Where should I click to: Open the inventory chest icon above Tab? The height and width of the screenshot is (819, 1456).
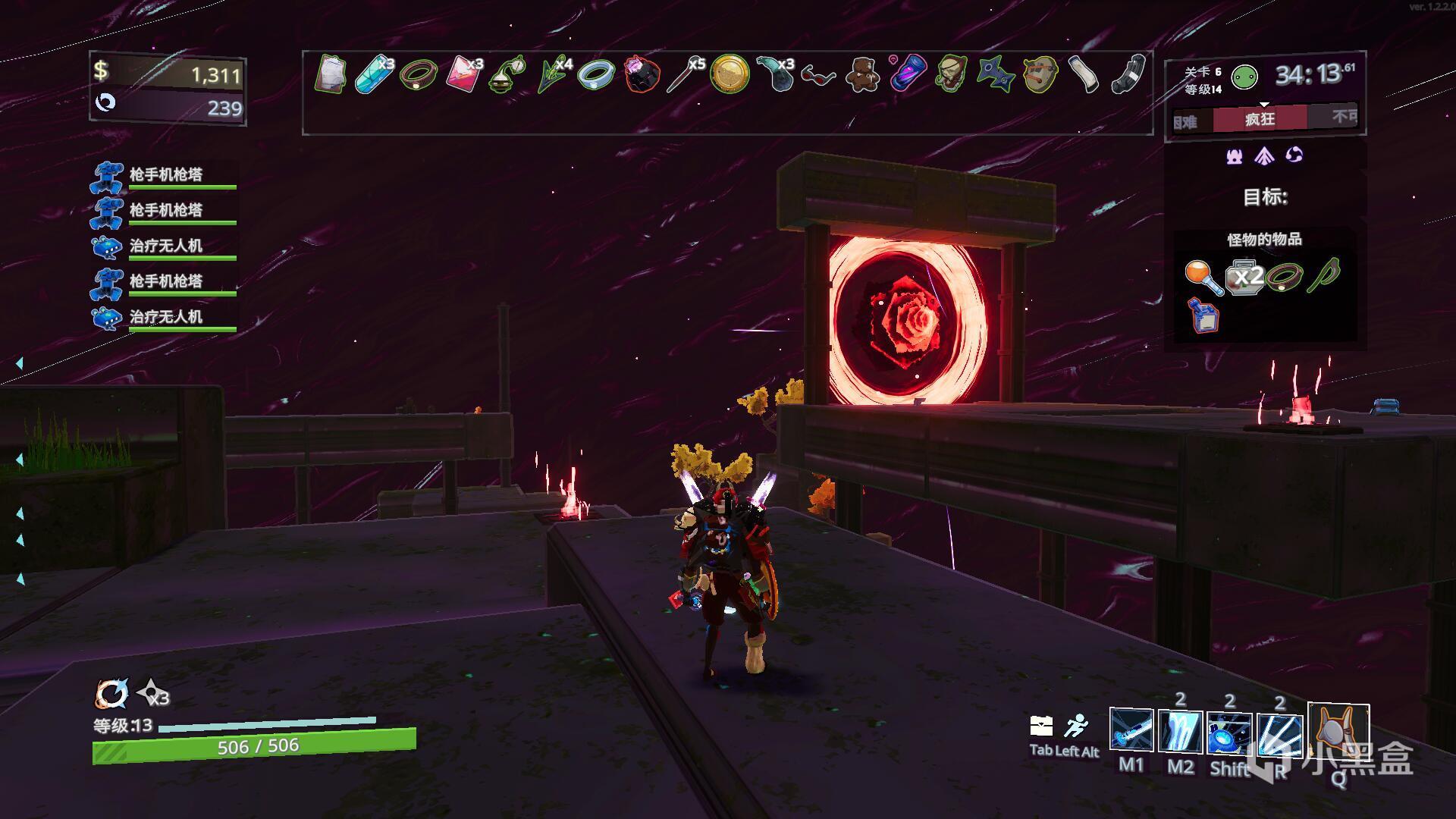[x=1041, y=726]
